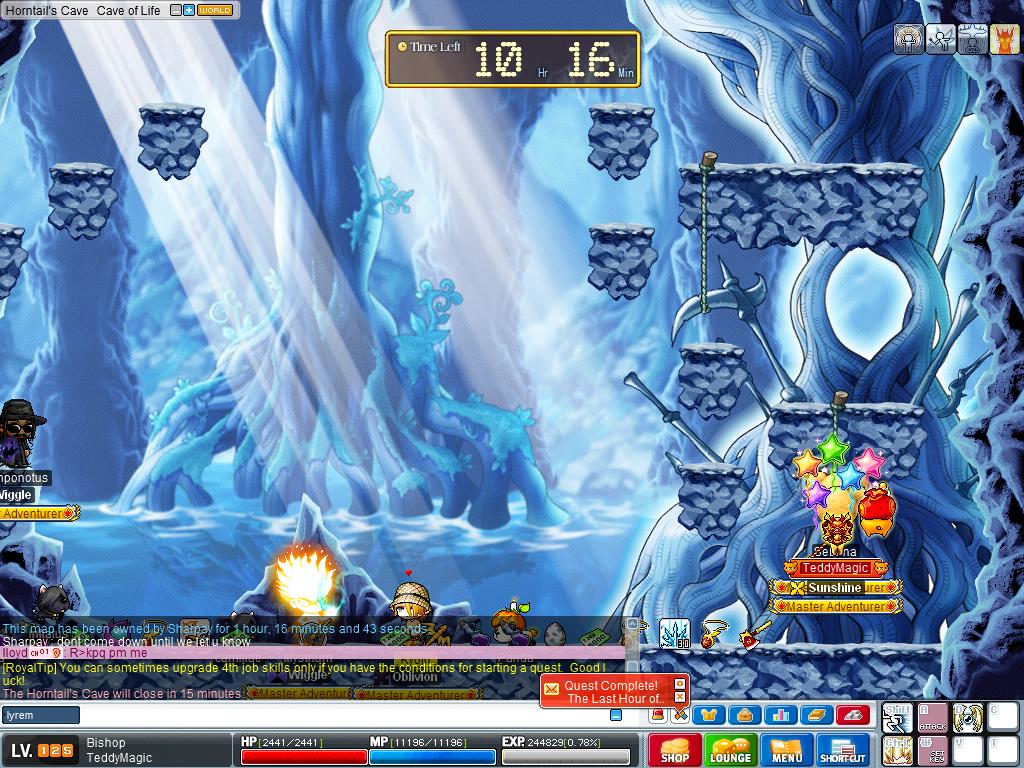Screen dimensions: 1024x768
Task: Expand the minimap with the plus button
Action: click(x=189, y=10)
